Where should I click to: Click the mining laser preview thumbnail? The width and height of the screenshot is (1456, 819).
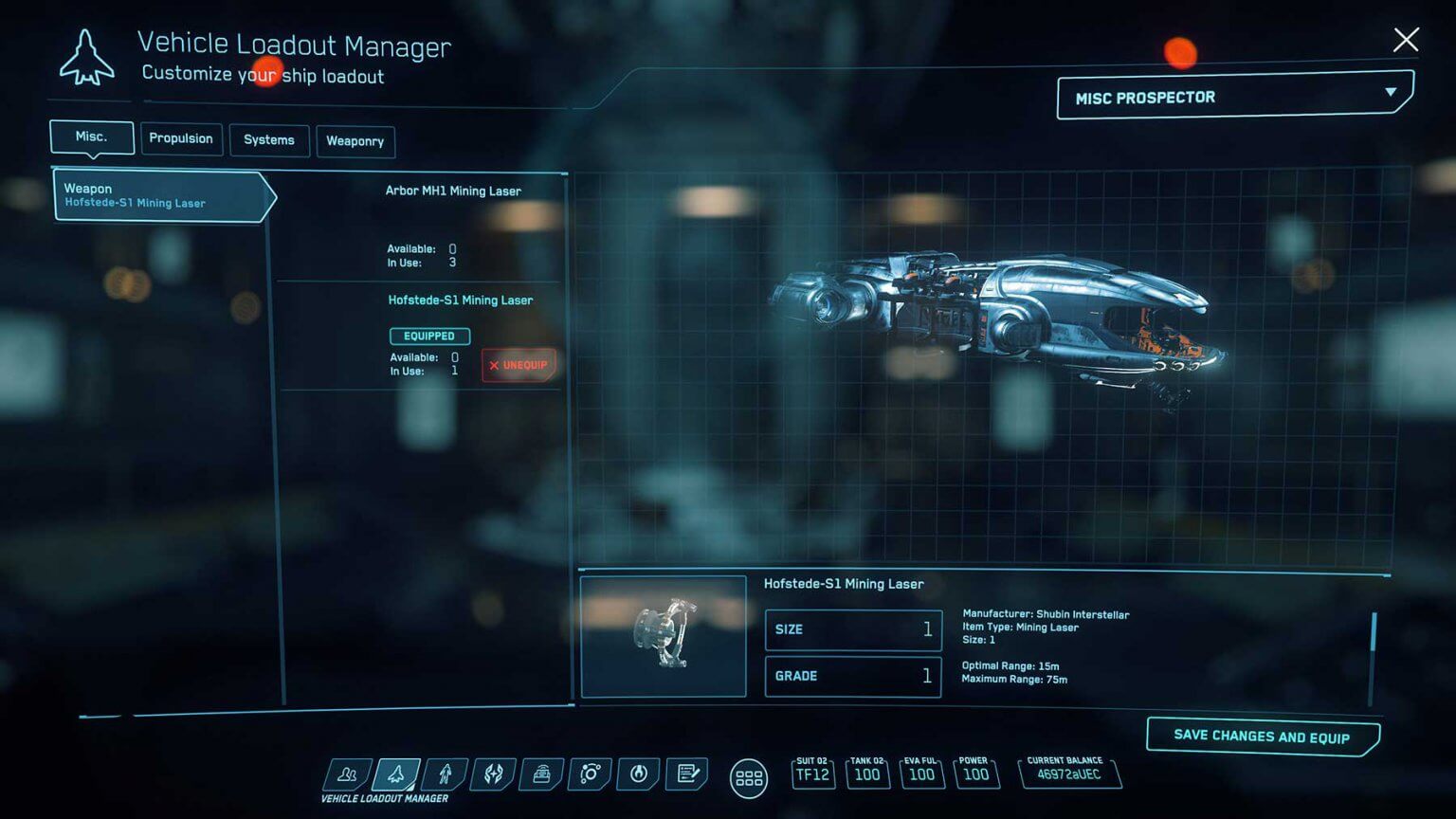663,637
